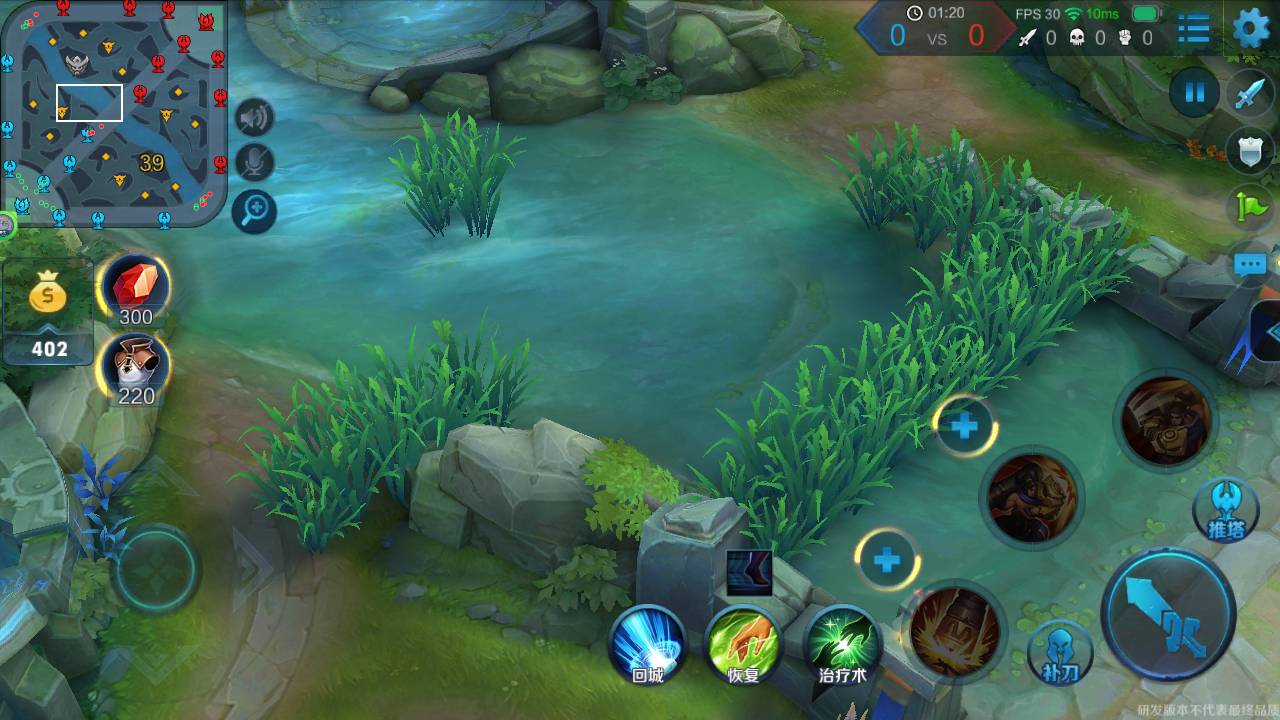Viewport: 1280px width, 720px height.
Task: Open the minimap
Action: [113, 113]
